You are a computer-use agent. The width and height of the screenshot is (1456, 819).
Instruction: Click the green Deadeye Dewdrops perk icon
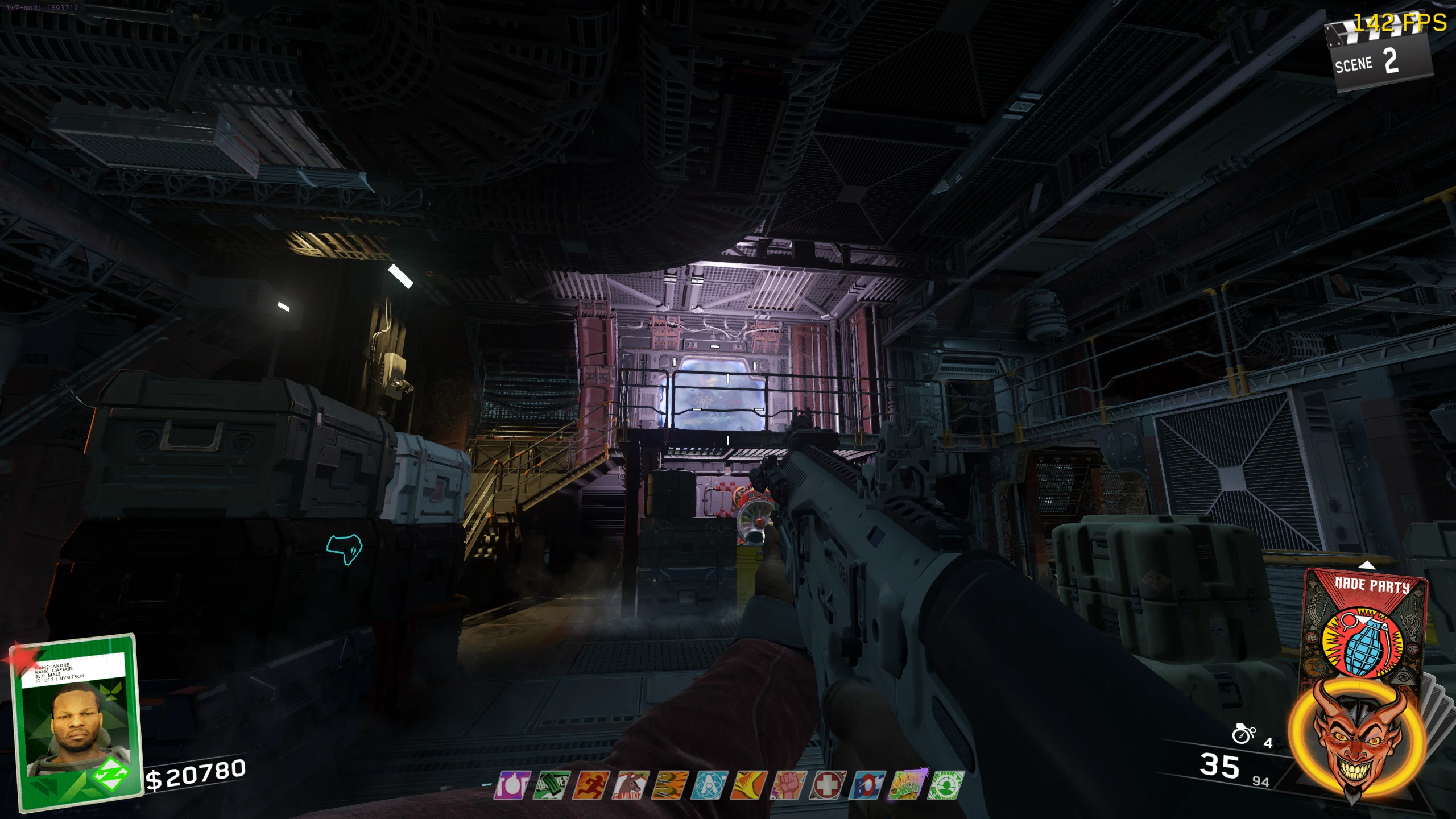946,785
